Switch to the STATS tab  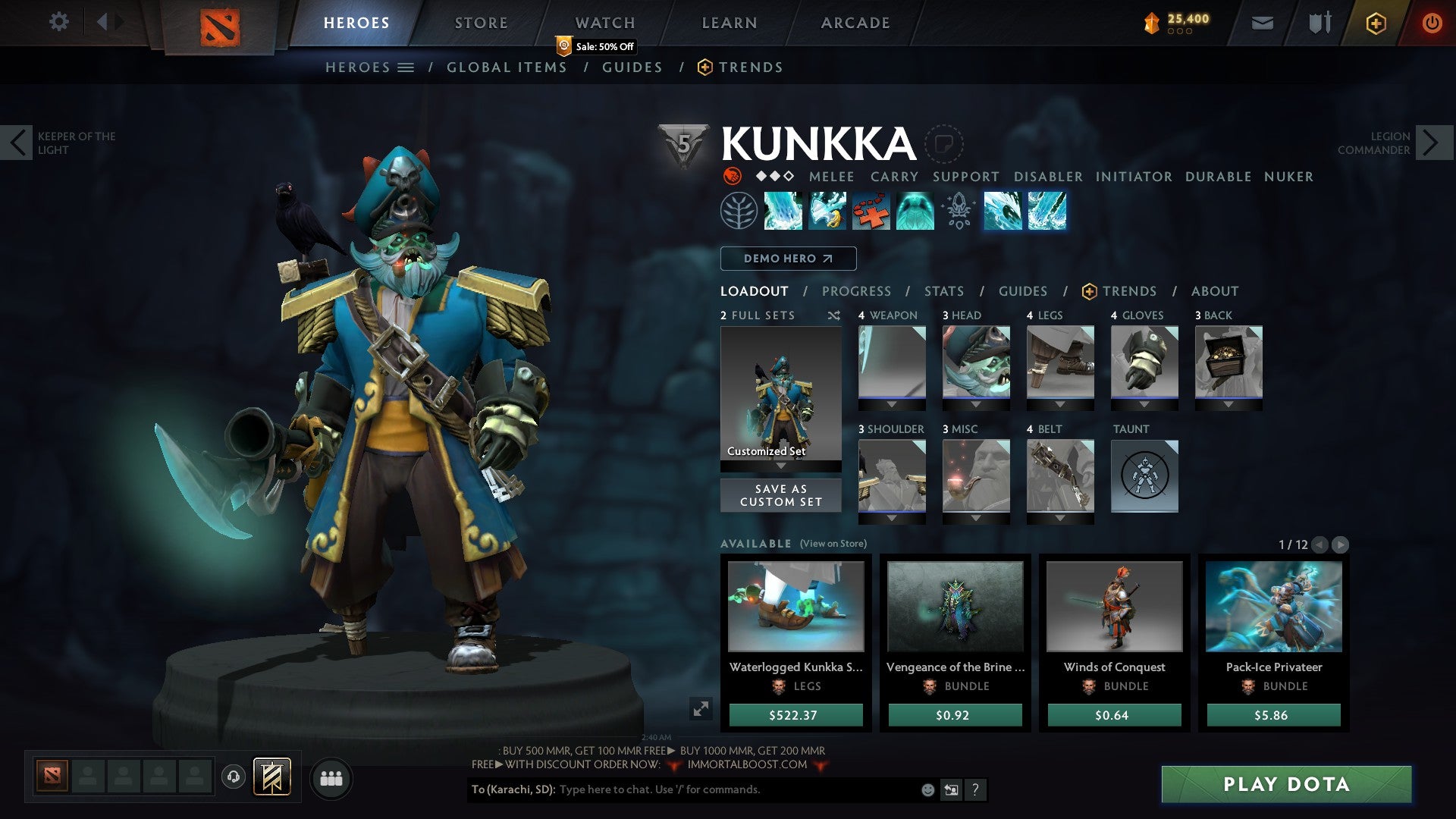tap(943, 290)
